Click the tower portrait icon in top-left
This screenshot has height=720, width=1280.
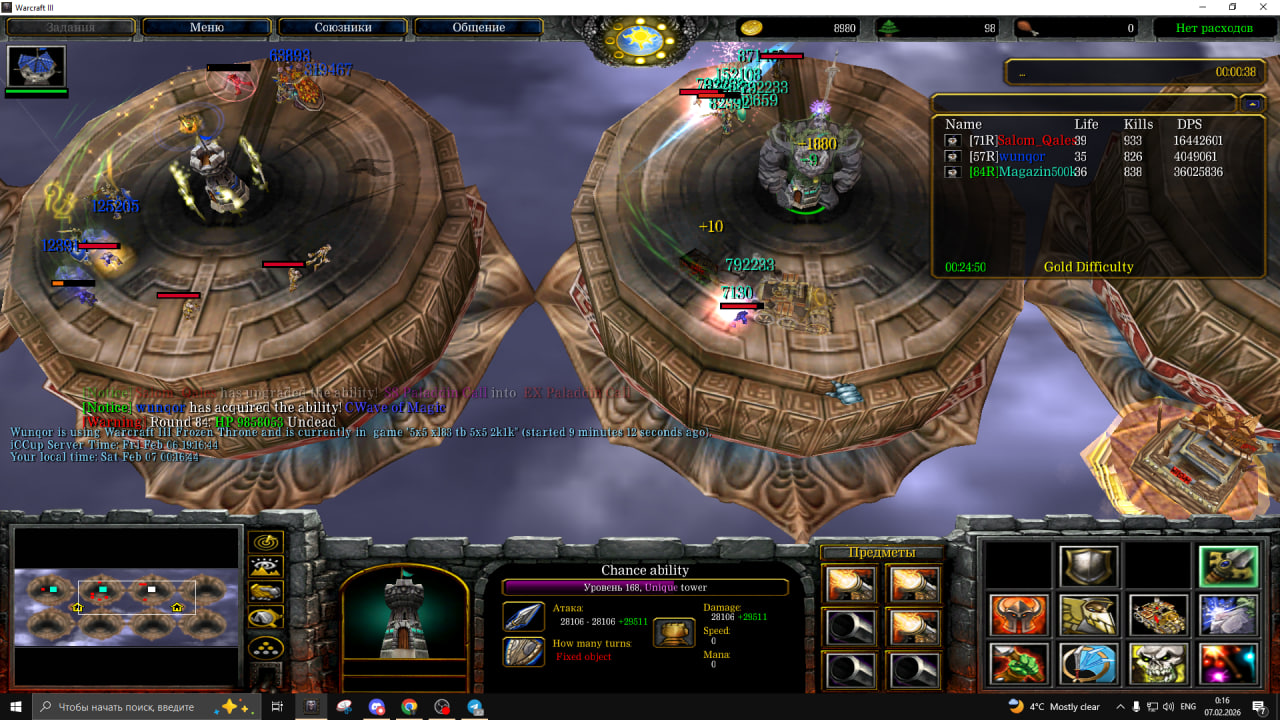pyautogui.click(x=37, y=67)
